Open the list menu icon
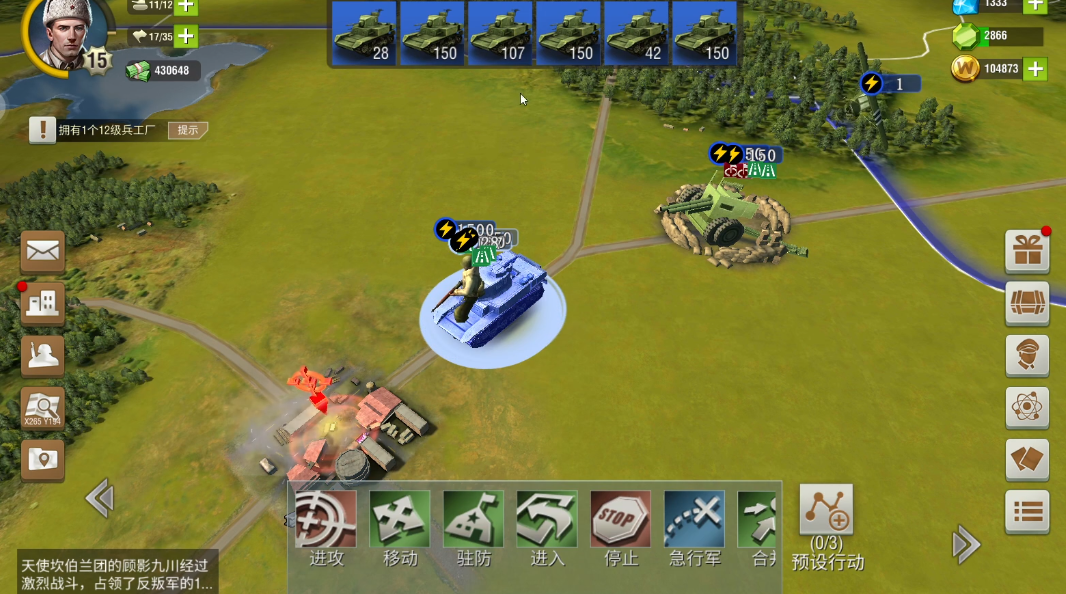Image resolution: width=1066 pixels, height=594 pixels. [x=1027, y=512]
